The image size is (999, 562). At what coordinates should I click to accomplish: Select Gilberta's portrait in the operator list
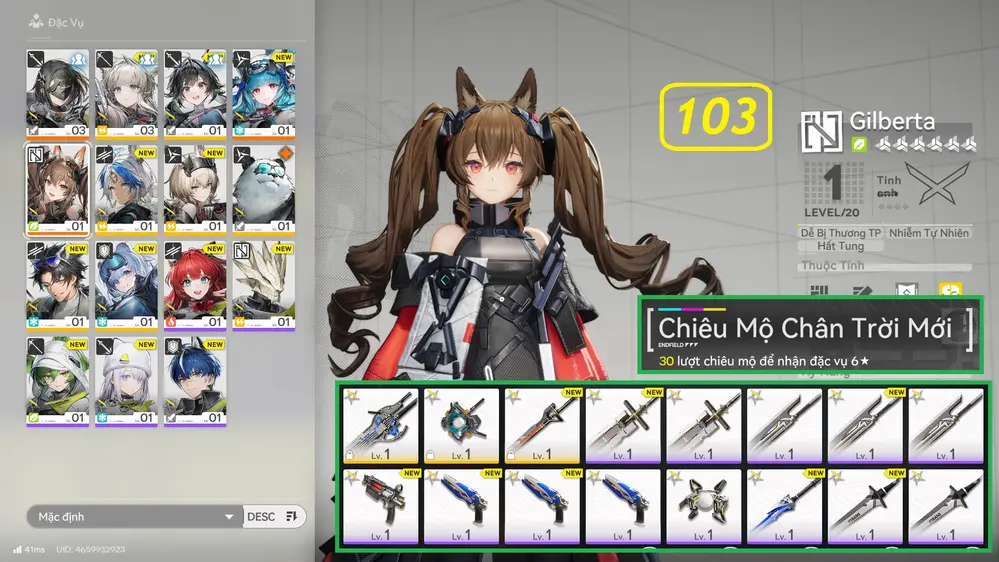pos(57,187)
